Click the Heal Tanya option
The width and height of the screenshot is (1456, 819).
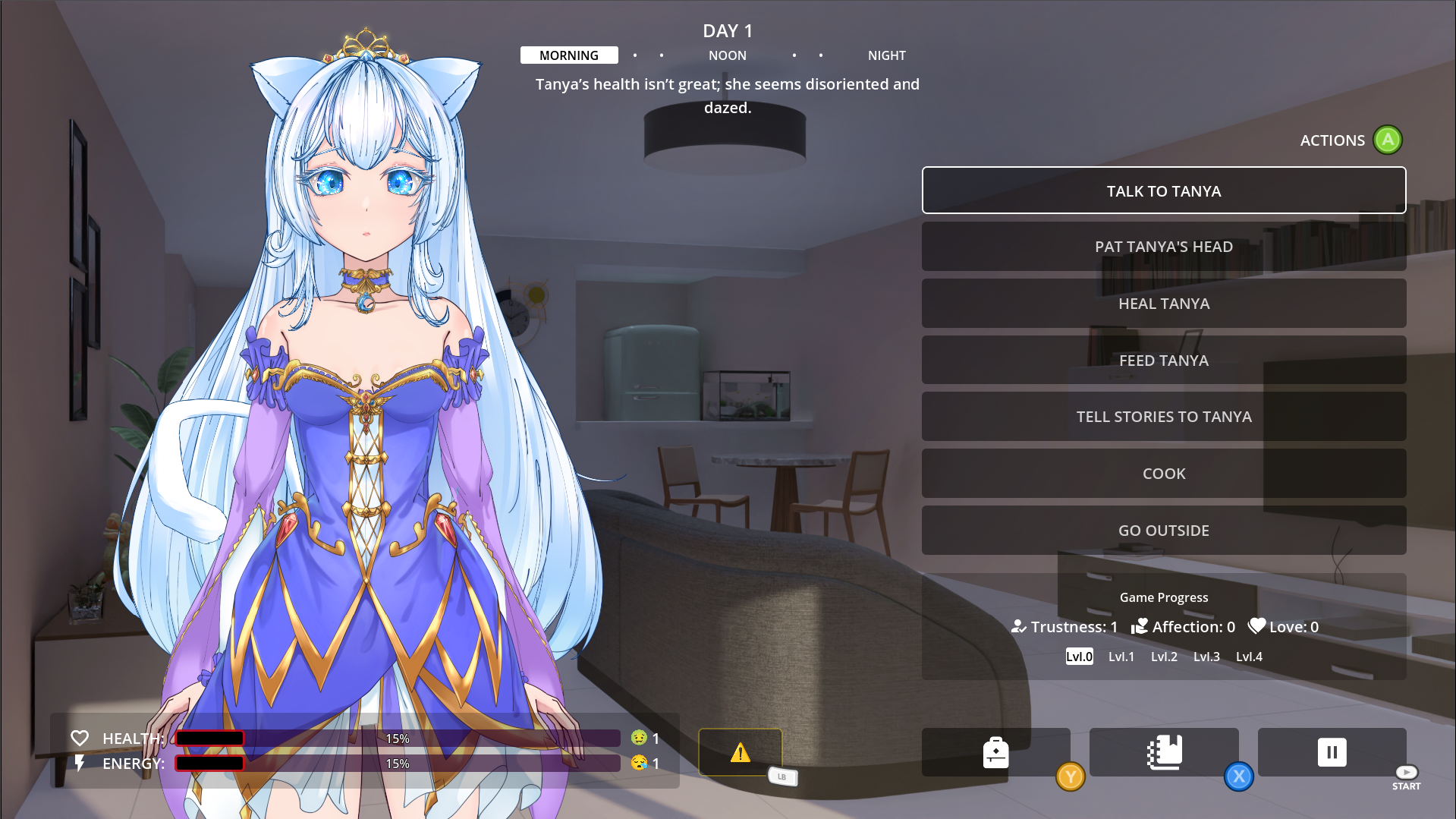1163,304
